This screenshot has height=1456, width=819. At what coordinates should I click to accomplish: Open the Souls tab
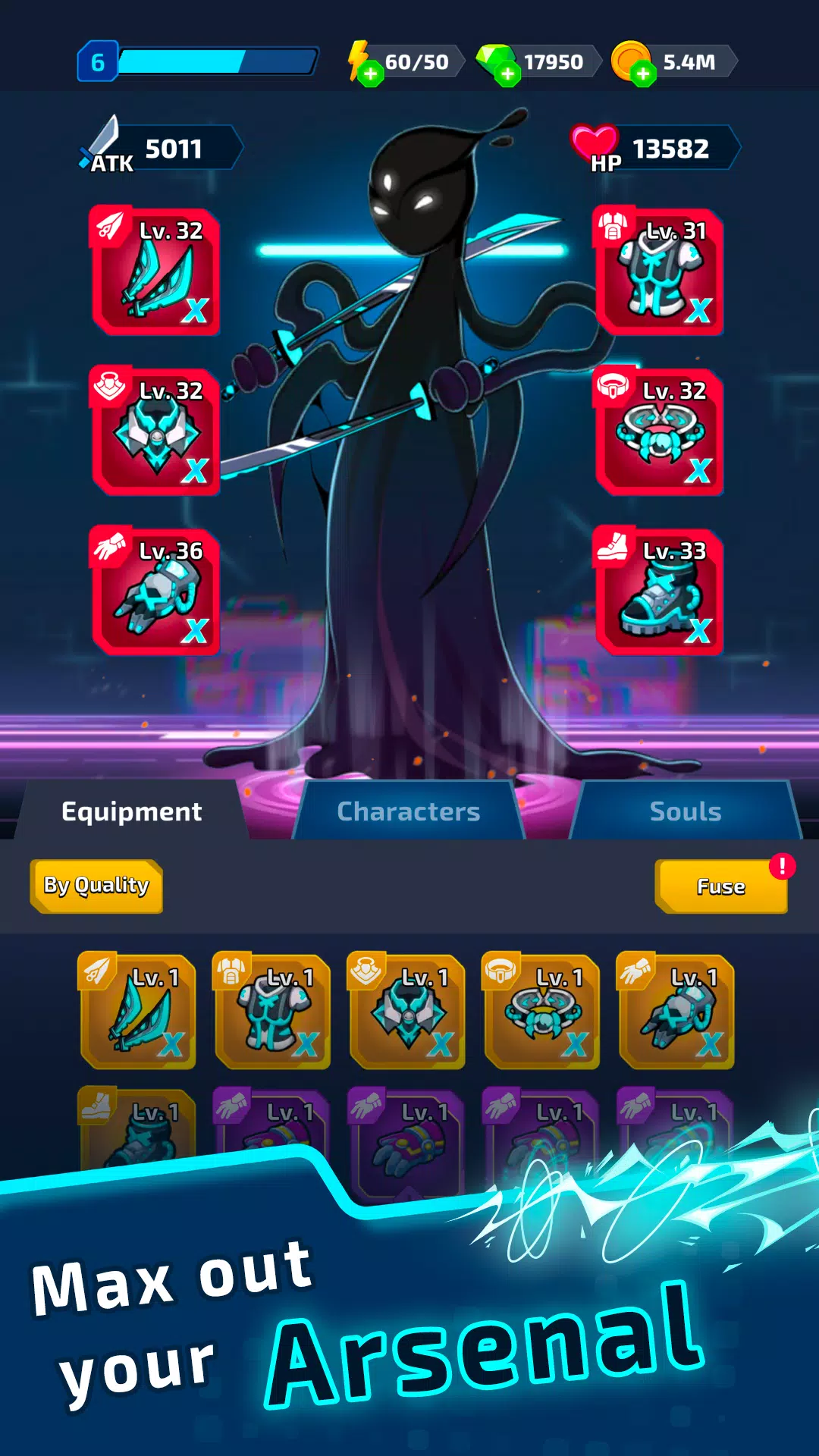[x=685, y=811]
